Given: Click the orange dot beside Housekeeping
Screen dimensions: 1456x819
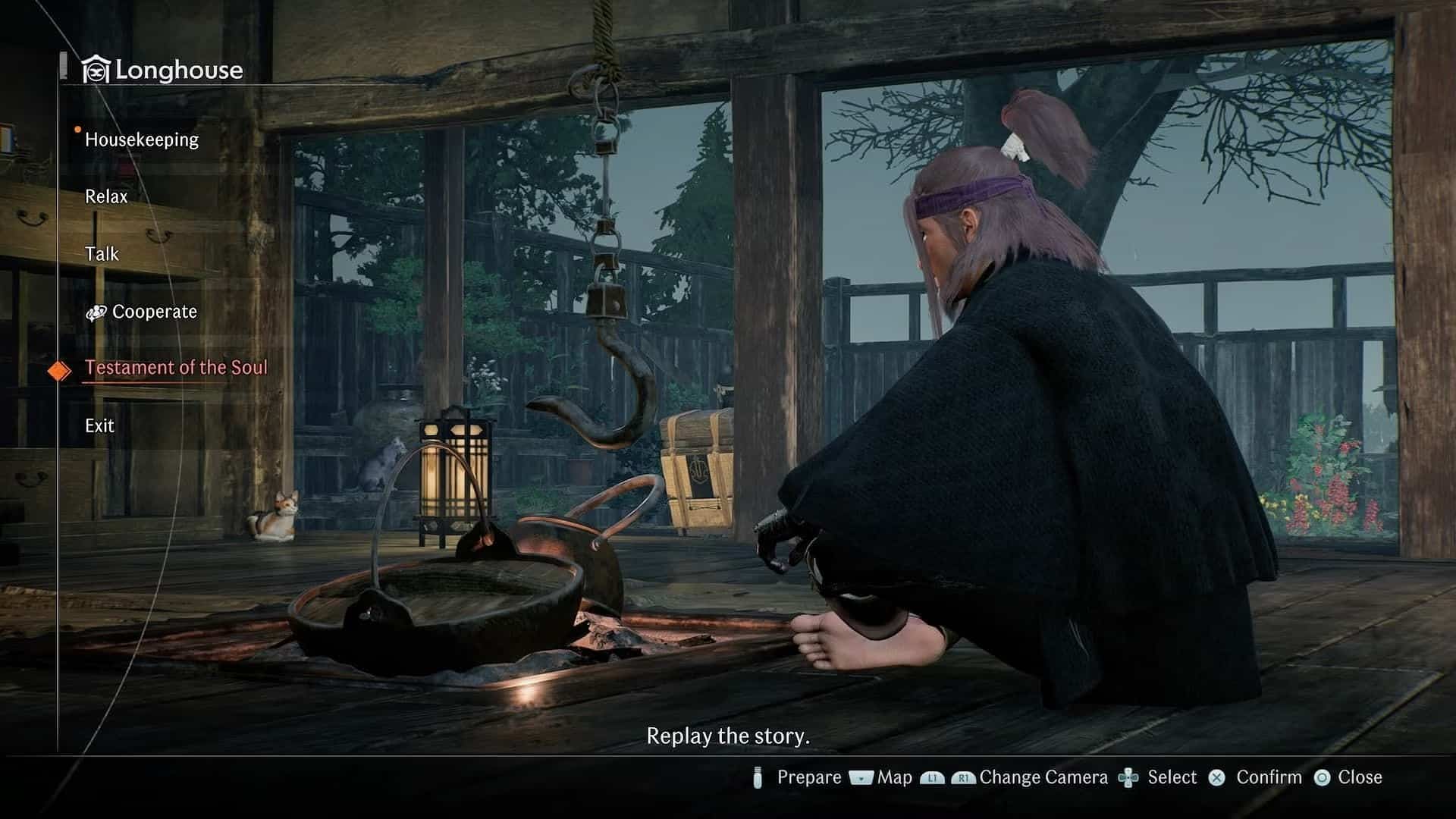Looking at the screenshot, I should 77,130.
